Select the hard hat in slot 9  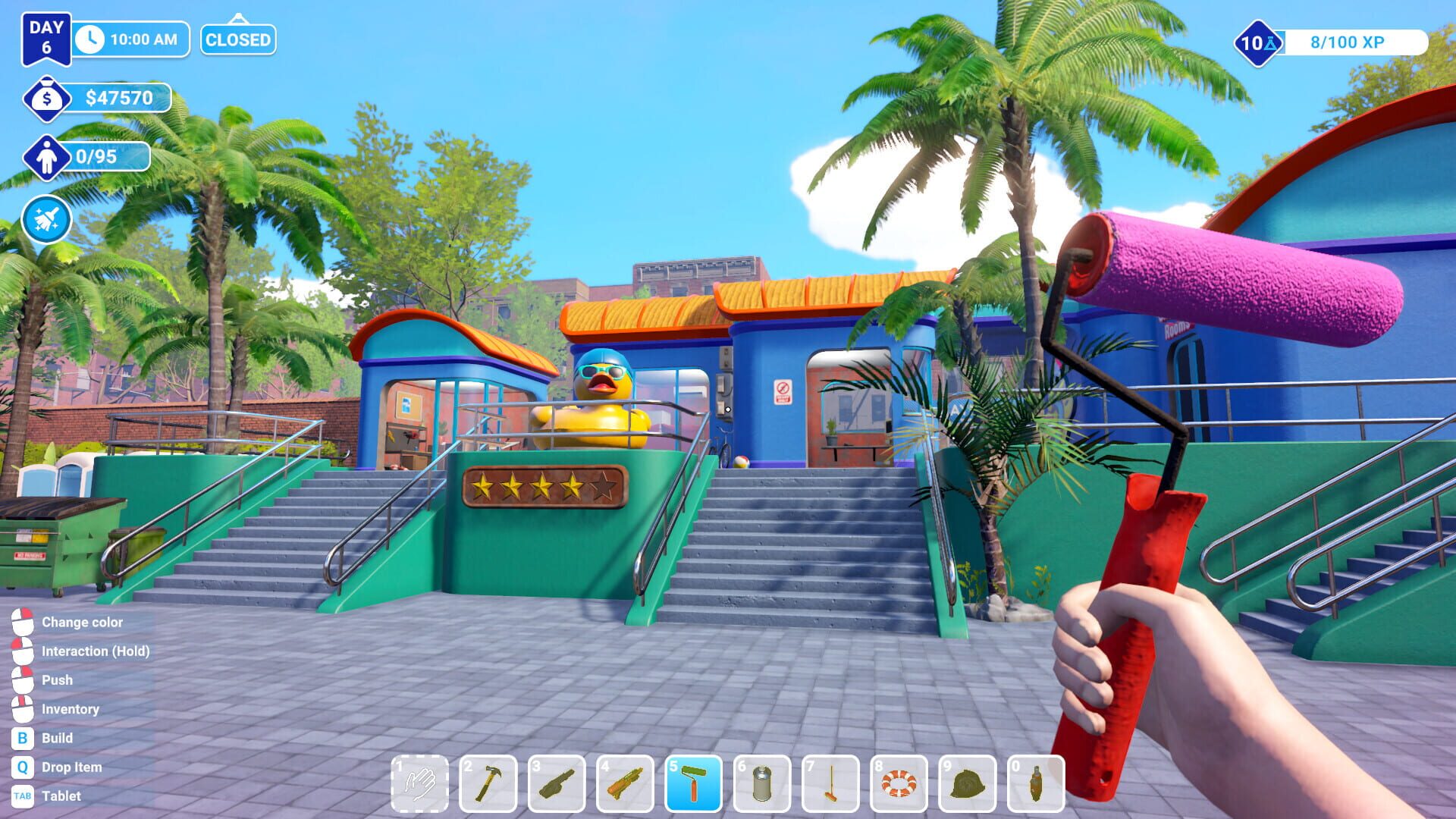[x=968, y=779]
